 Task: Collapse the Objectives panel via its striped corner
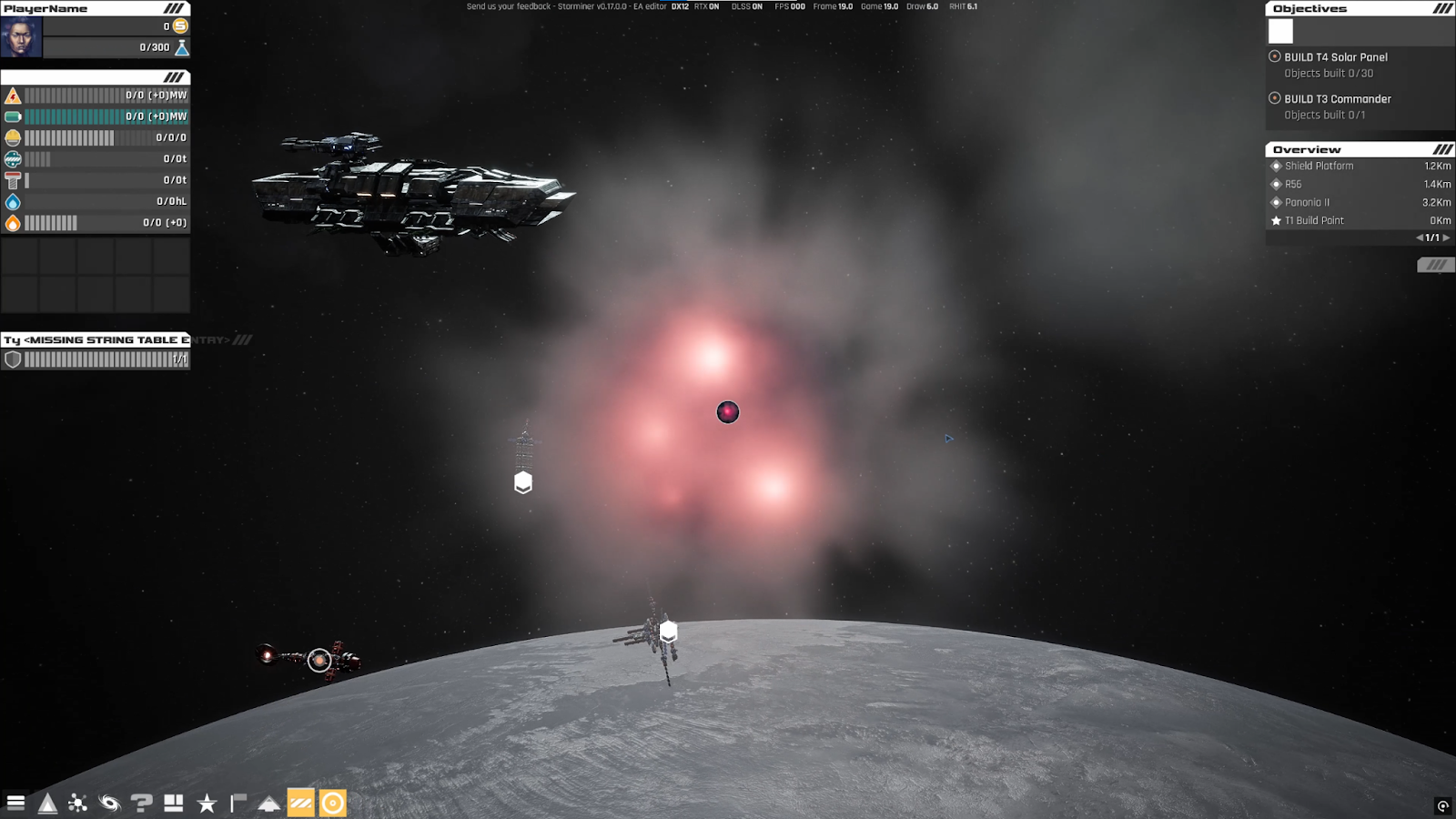[1441, 7]
